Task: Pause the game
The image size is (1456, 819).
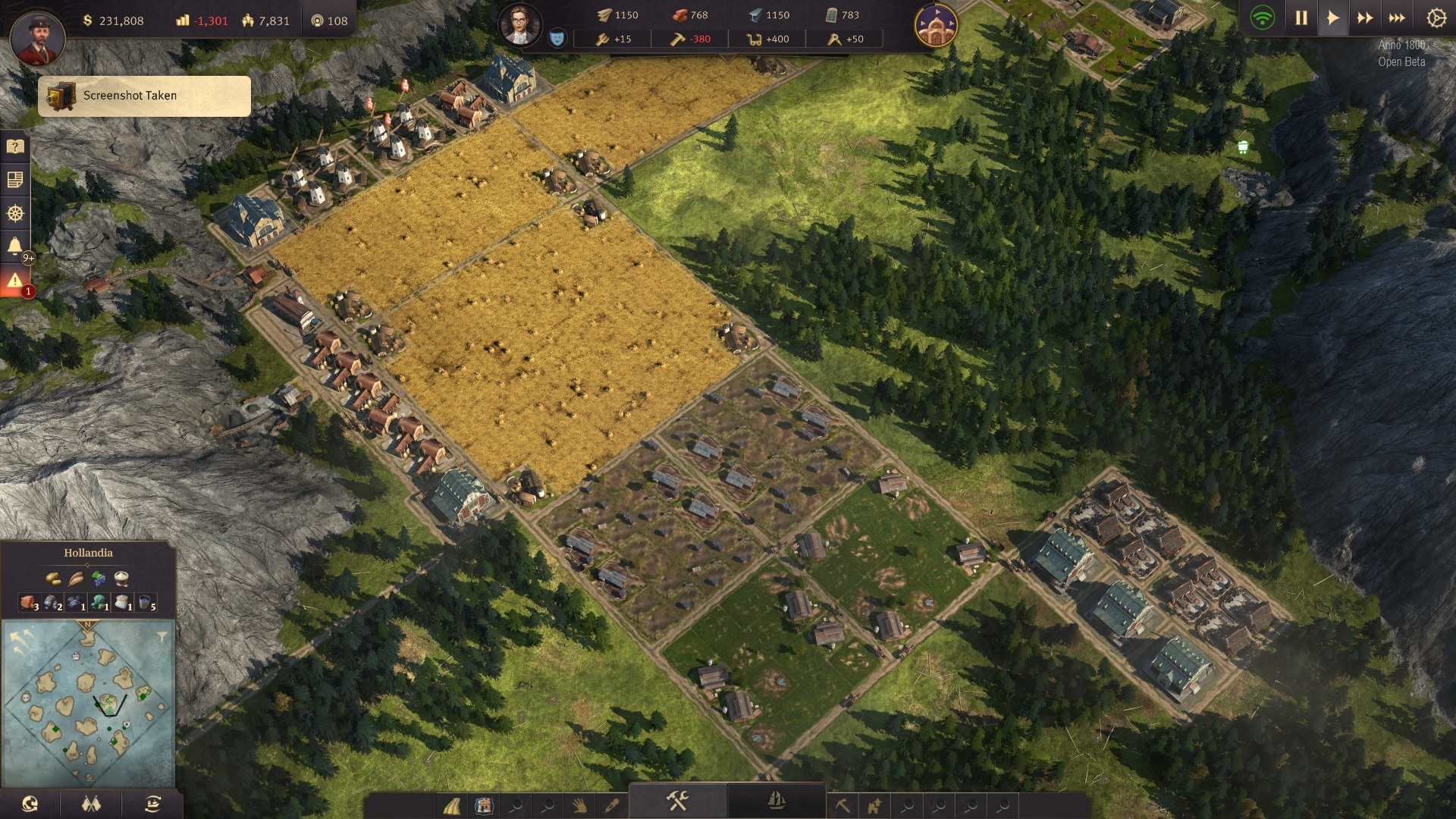Action: coord(1301,18)
